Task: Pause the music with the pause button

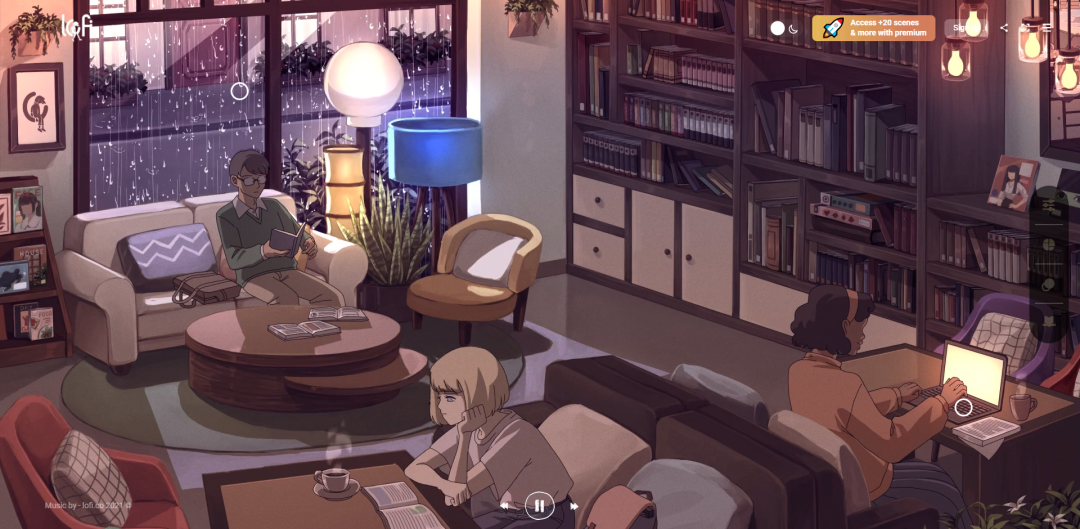Action: tap(539, 505)
